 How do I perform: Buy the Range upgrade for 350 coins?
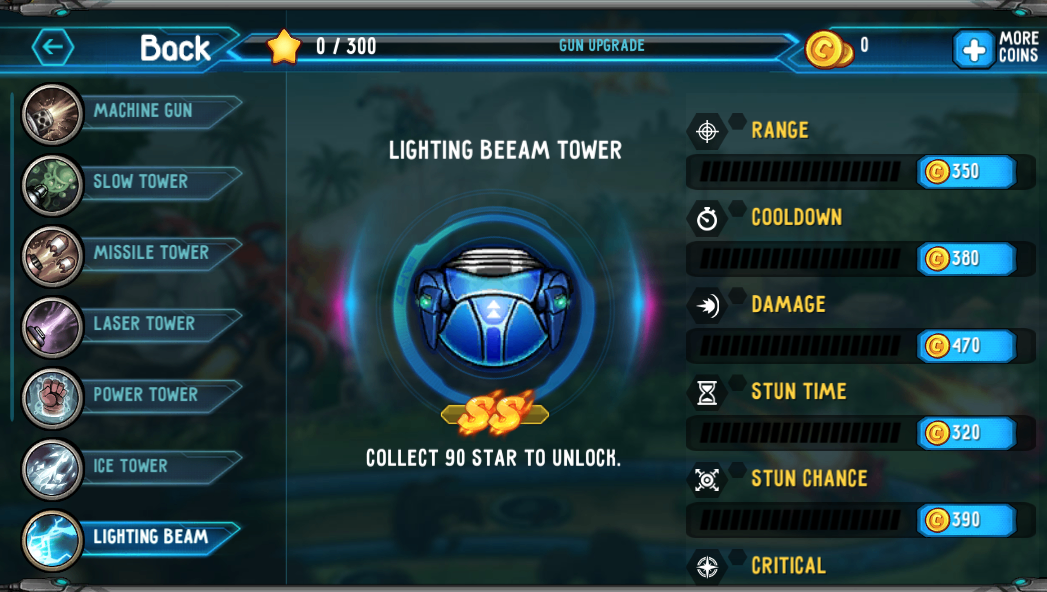click(966, 172)
